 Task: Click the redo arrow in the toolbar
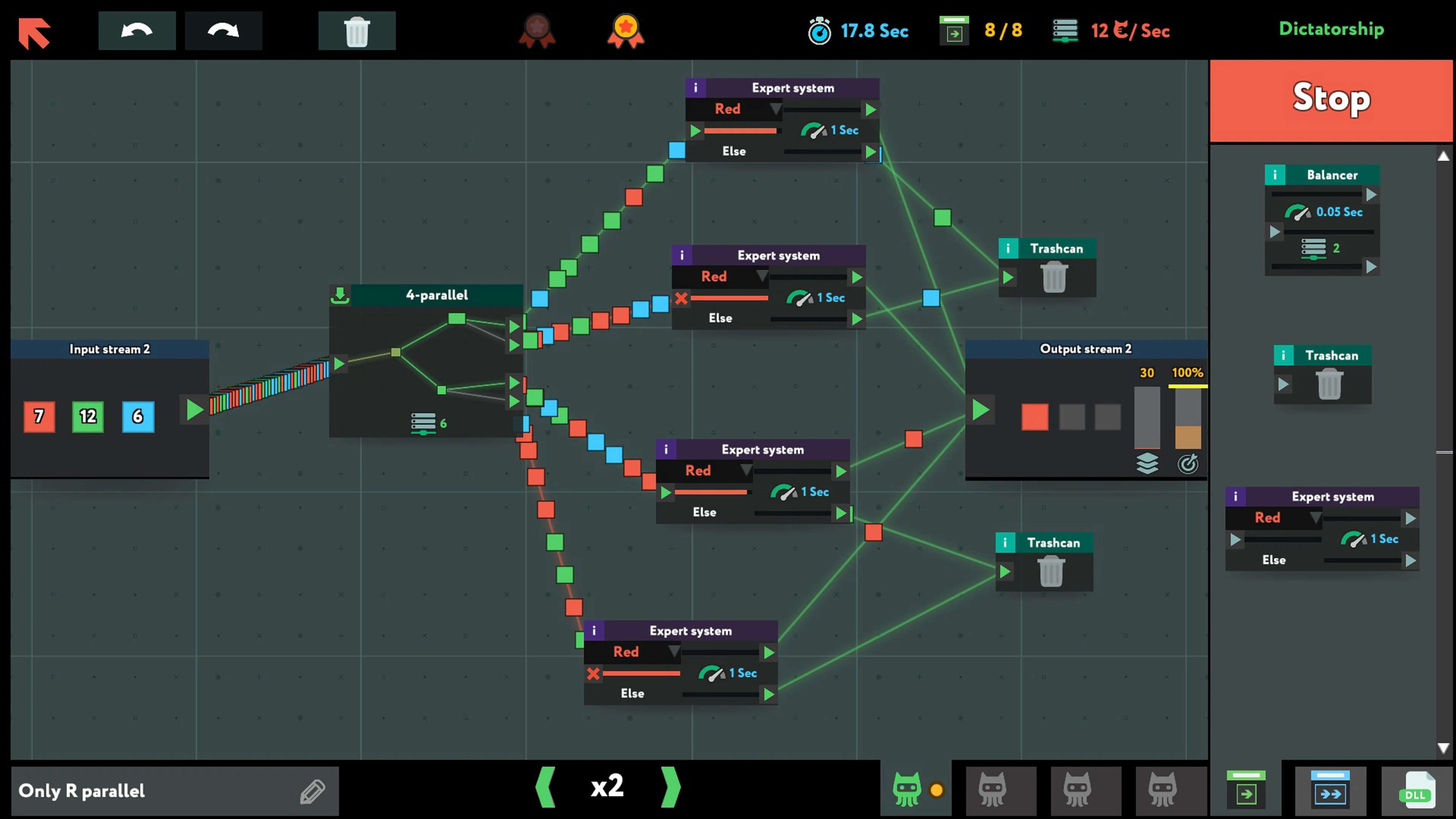[223, 30]
